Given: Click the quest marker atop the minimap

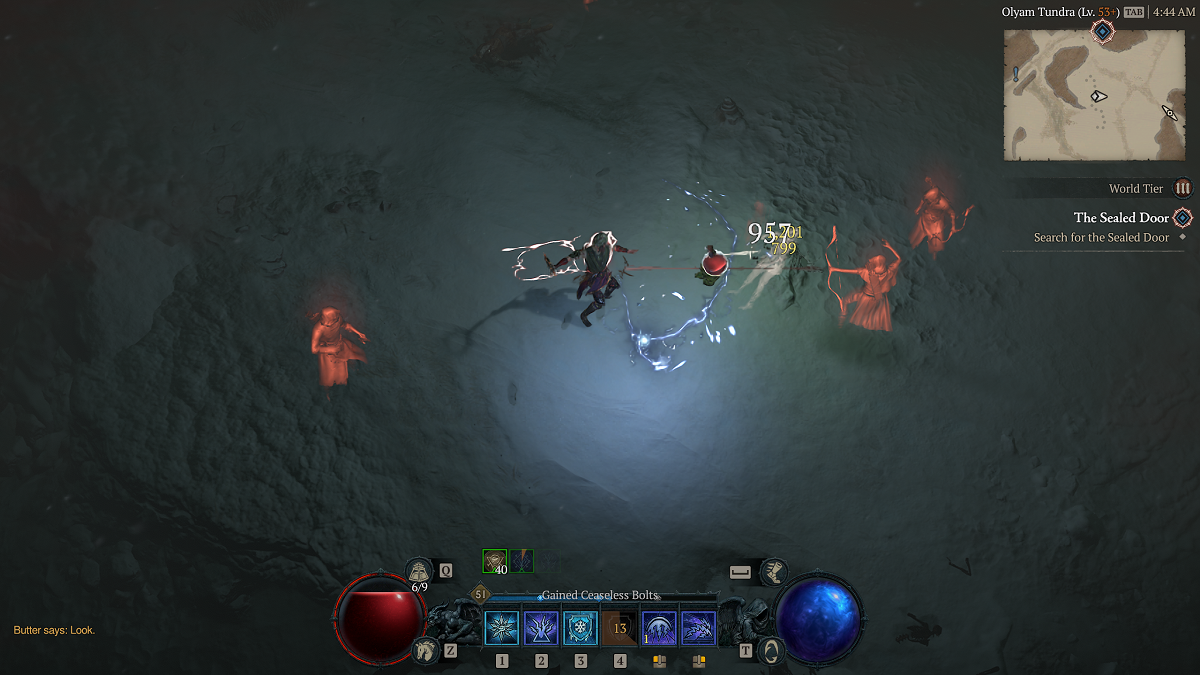Looking at the screenshot, I should [x=1102, y=32].
